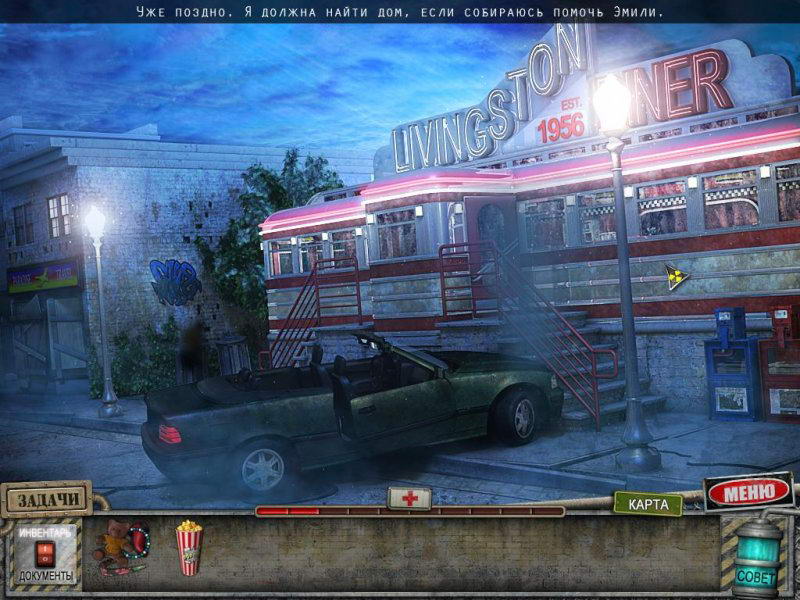Screen dimensions: 800x600
Task: Open the ЗАДАЧИ tasks list
Action: 45,497
